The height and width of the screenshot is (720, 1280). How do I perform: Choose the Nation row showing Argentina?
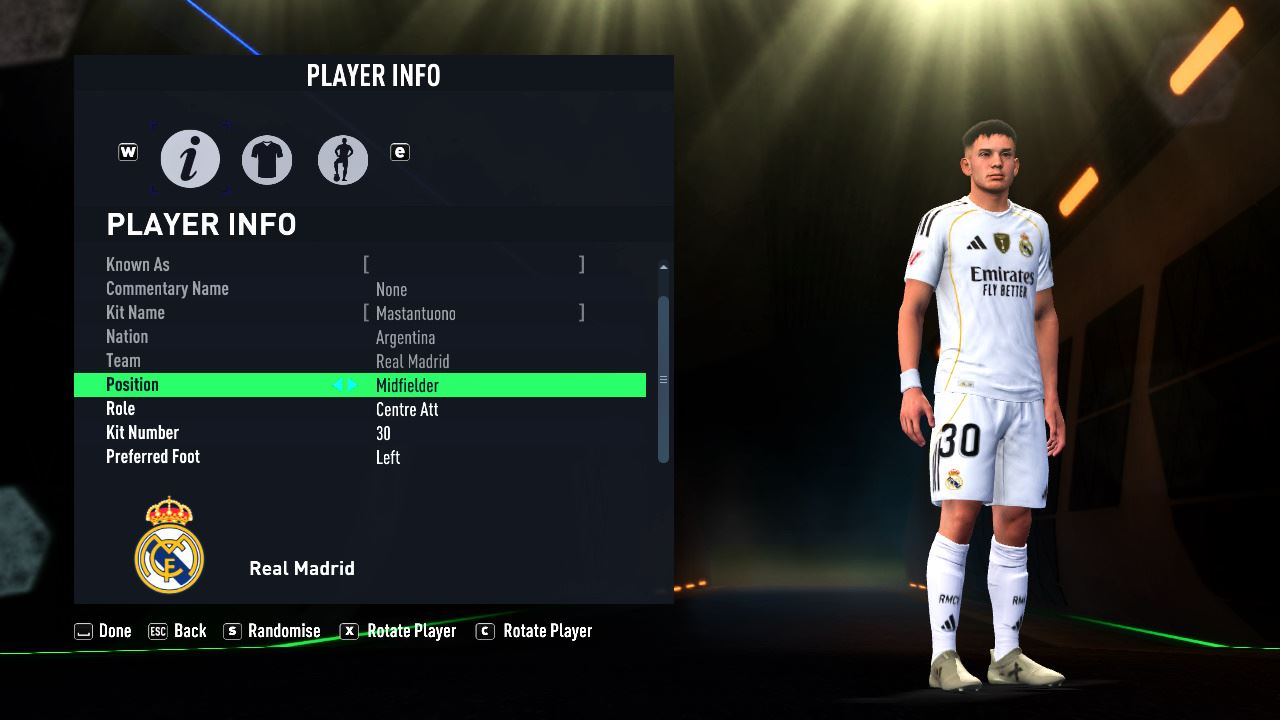pyautogui.click(x=360, y=337)
